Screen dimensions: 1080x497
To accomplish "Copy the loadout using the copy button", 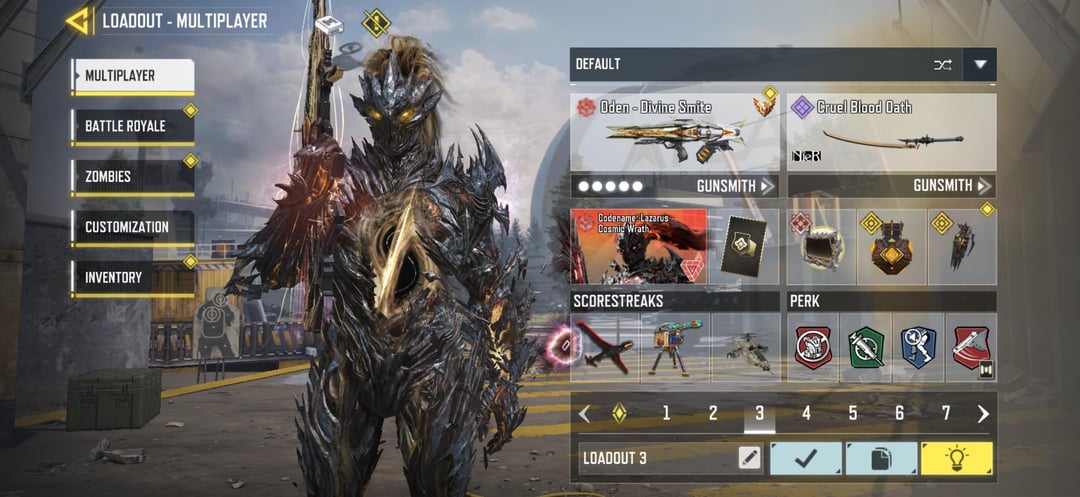I will click(x=881, y=458).
